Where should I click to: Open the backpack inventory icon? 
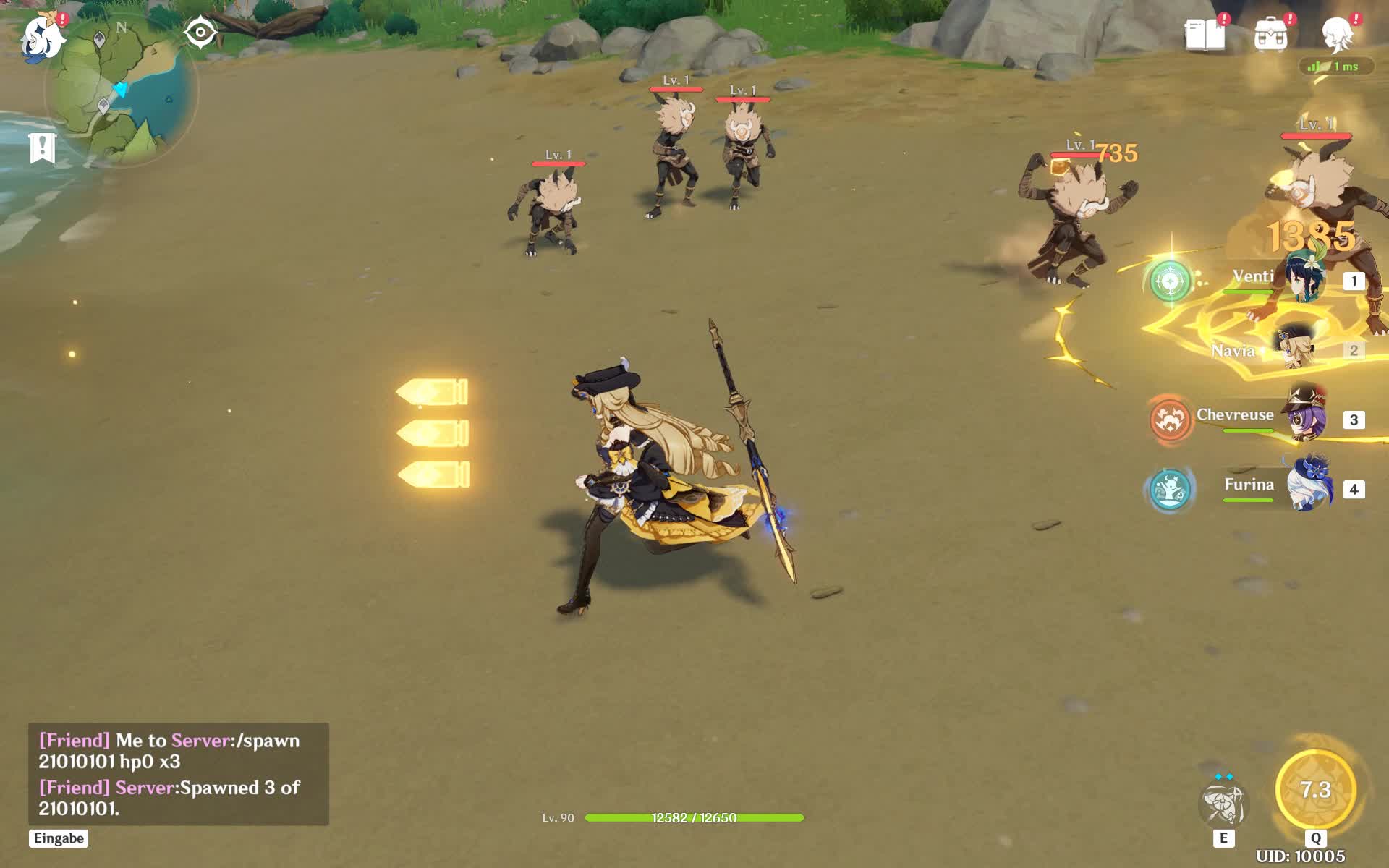[1271, 35]
